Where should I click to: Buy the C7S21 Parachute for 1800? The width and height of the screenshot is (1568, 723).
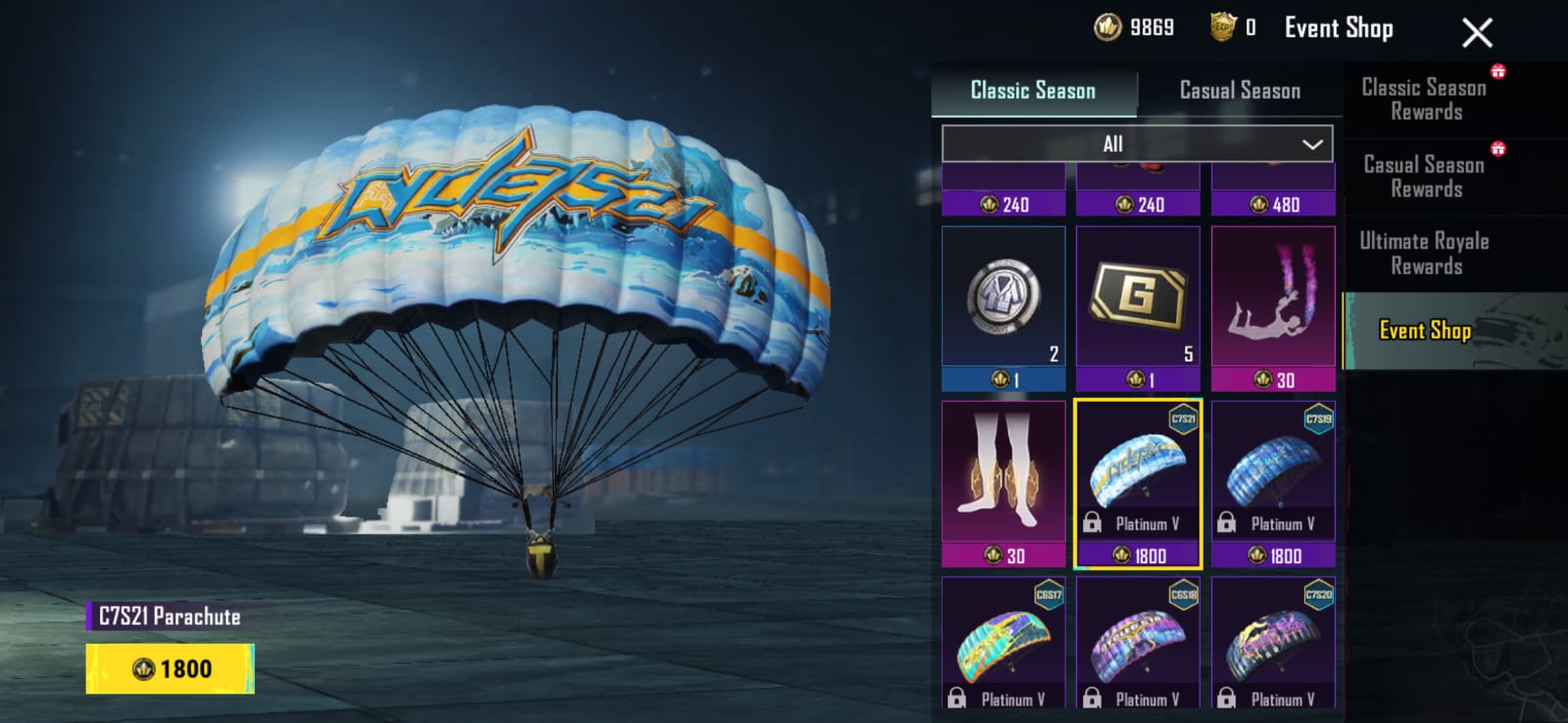coord(171,669)
